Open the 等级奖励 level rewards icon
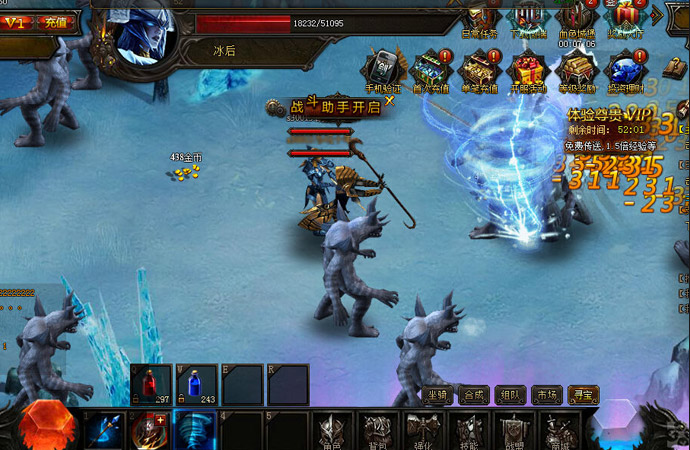This screenshot has height=450, width=690. pyautogui.click(x=575, y=69)
